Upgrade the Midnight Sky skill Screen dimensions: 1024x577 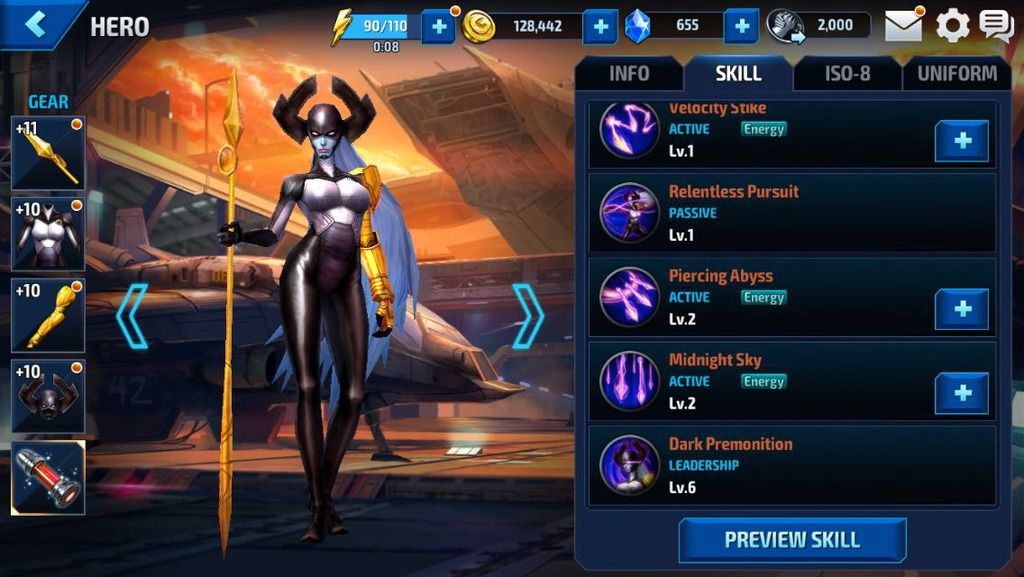[x=962, y=393]
